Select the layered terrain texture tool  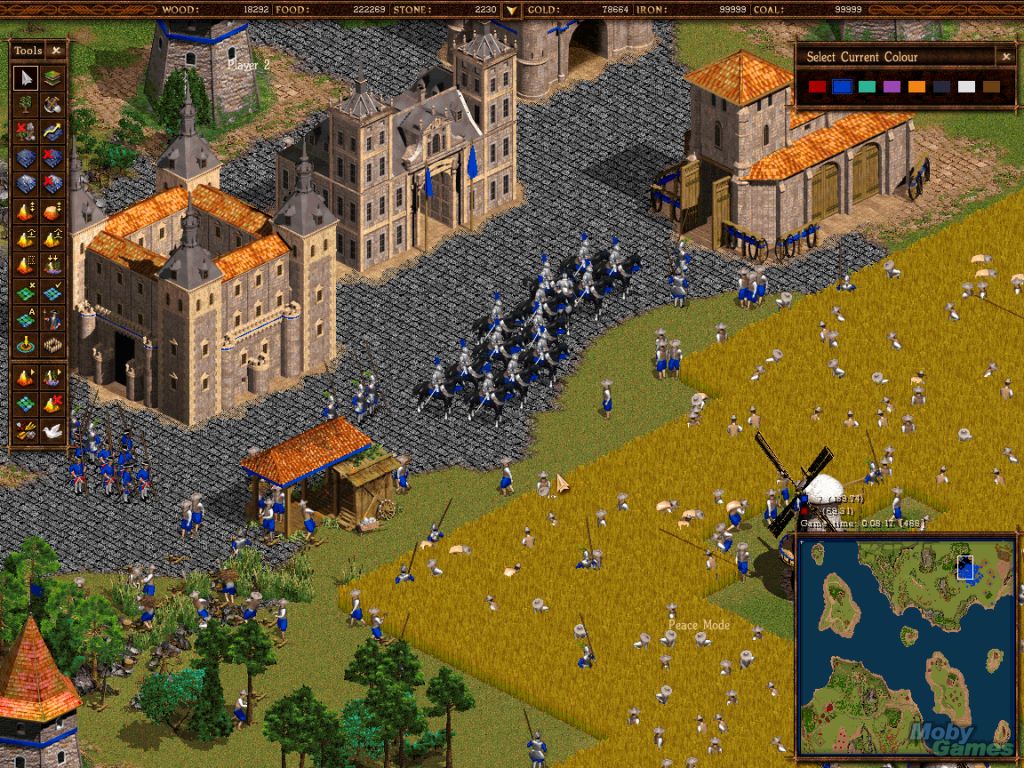tap(52, 77)
